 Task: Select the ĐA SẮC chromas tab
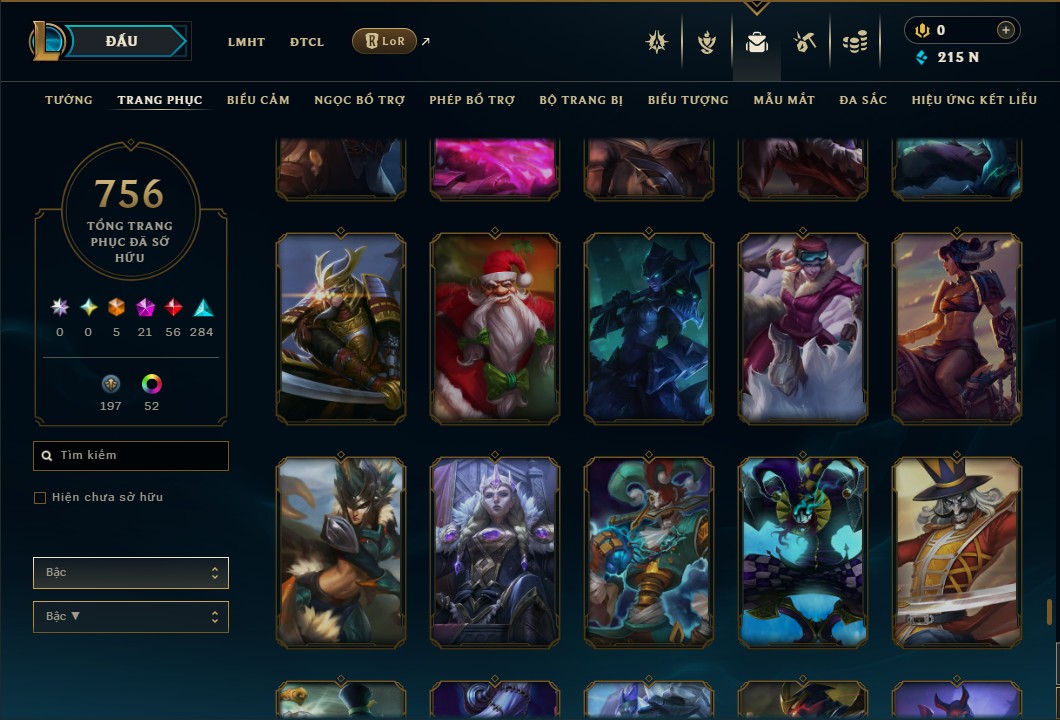pos(863,100)
